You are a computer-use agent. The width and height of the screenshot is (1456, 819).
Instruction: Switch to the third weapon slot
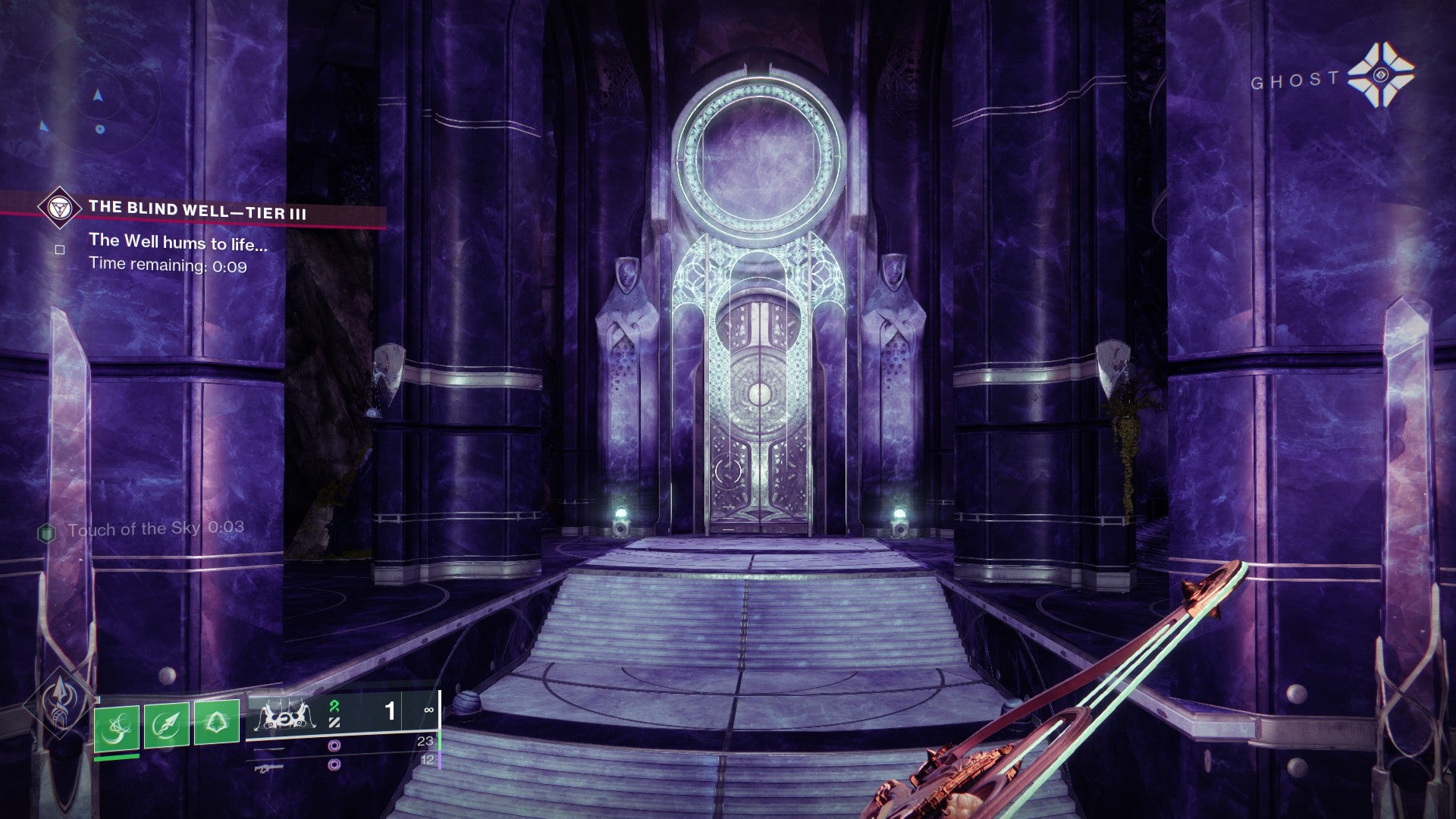pyautogui.click(x=334, y=765)
